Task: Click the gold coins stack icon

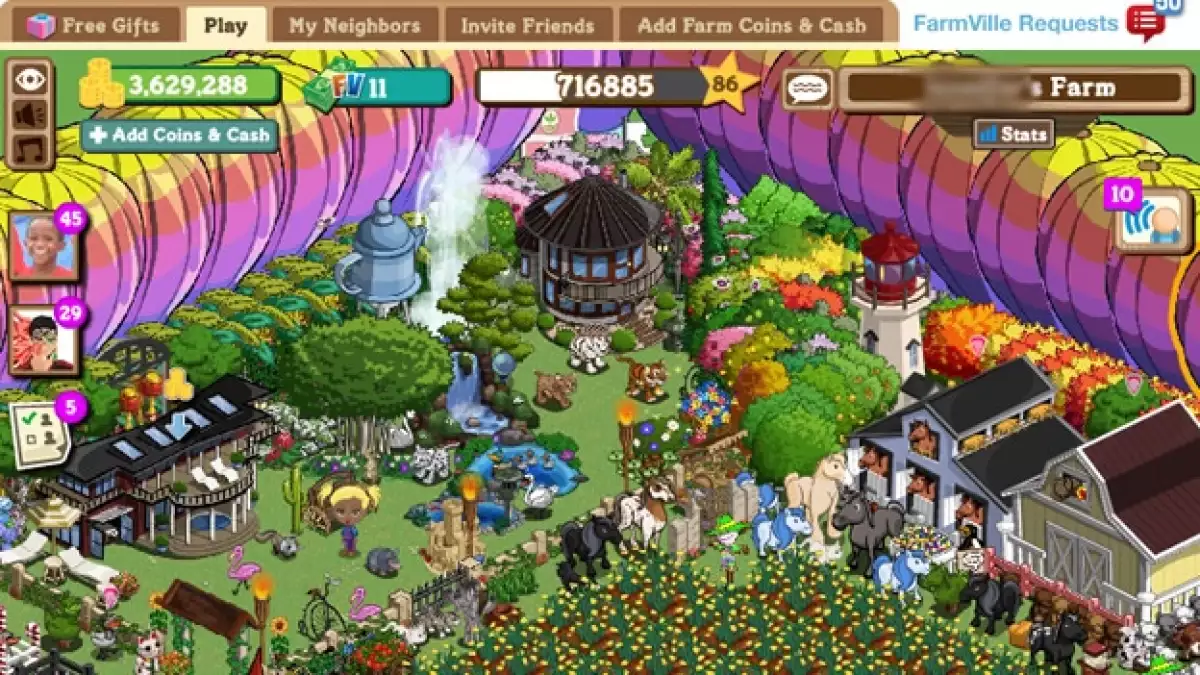Action: pos(100,85)
